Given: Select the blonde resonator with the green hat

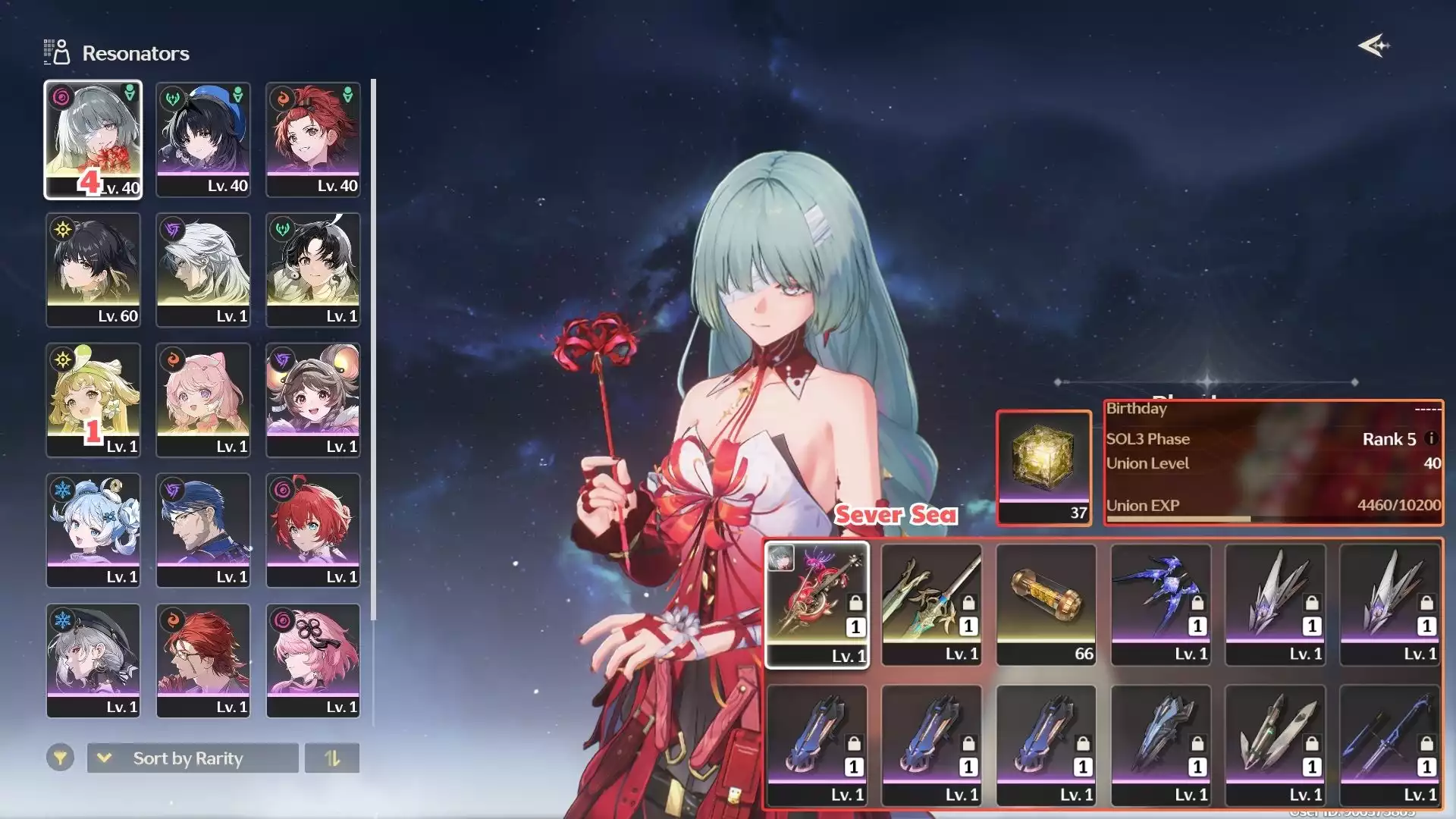Looking at the screenshot, I should click(93, 400).
